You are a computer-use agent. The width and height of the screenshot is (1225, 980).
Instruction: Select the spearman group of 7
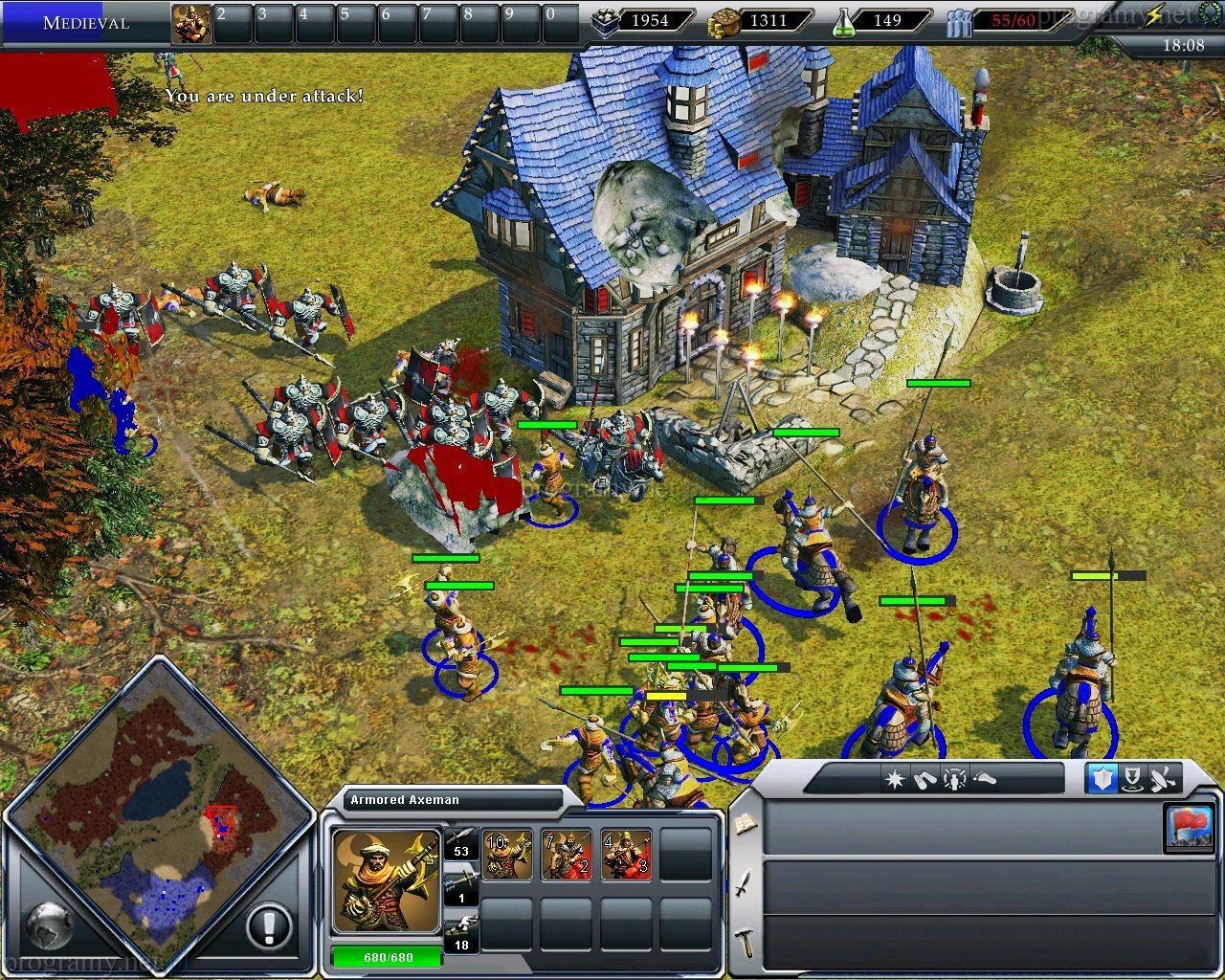(567, 854)
